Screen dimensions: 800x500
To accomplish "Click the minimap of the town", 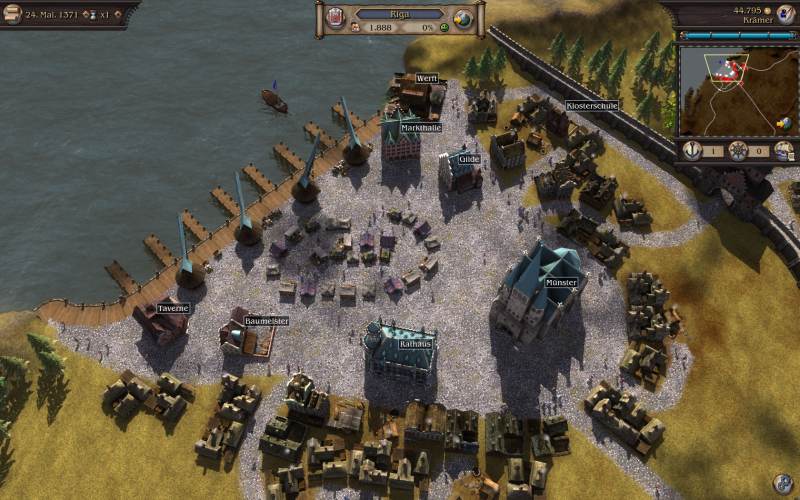I will tap(728, 91).
